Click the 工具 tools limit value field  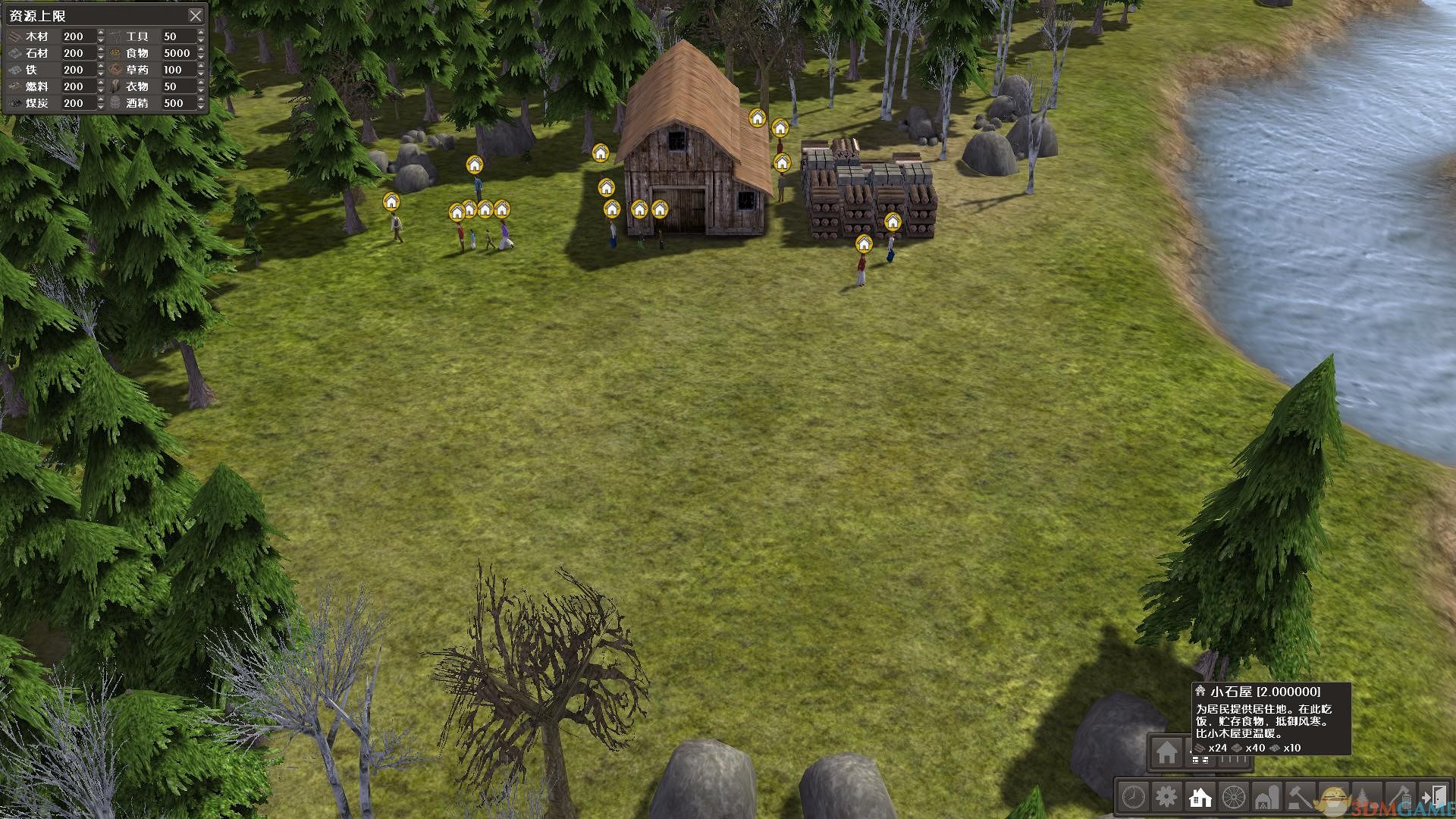click(x=179, y=36)
